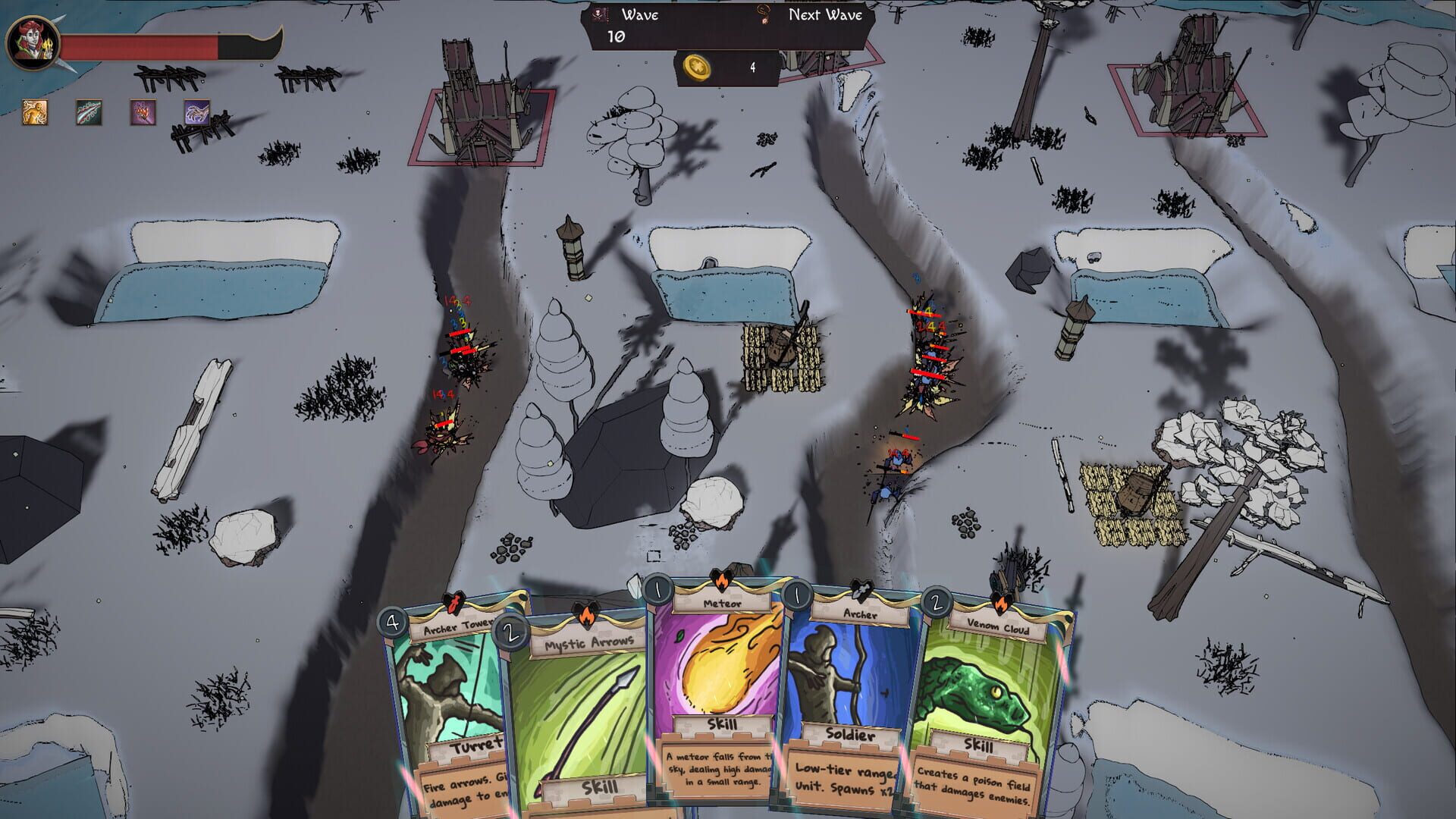
Task: Click the skull-and-crossbones Wave icon
Action: (x=599, y=14)
